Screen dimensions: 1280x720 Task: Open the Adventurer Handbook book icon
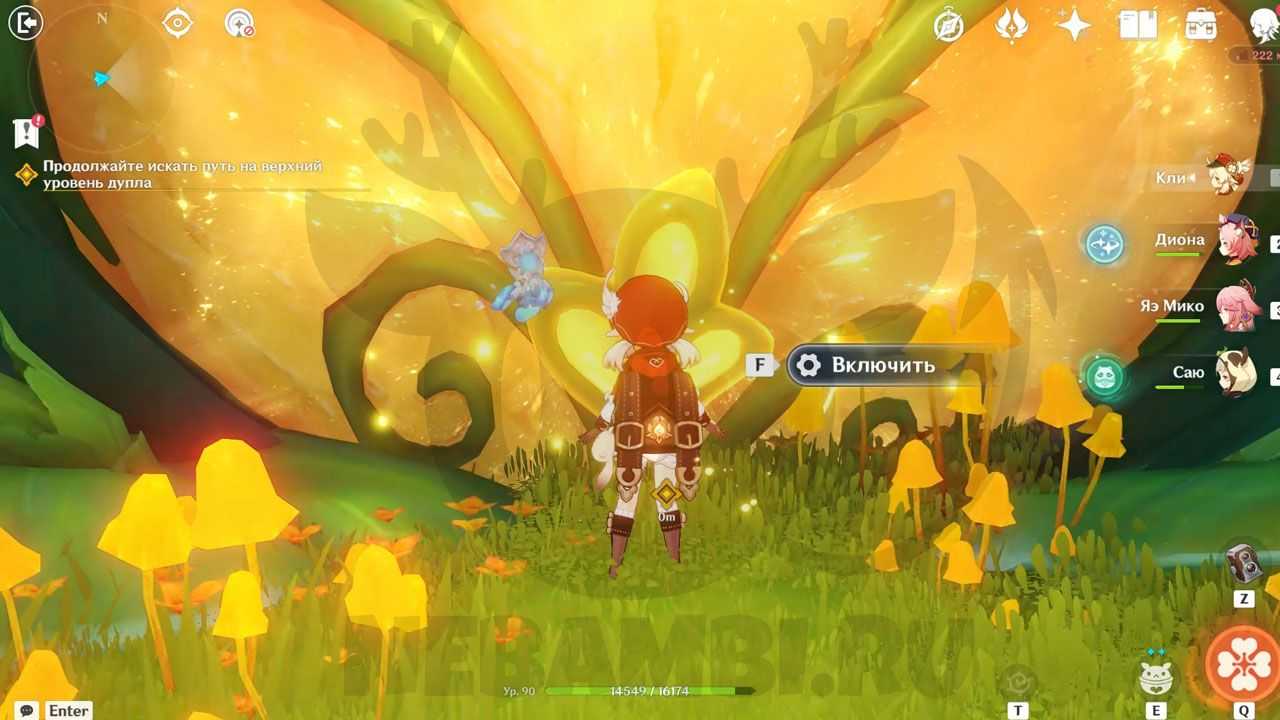(x=1138, y=25)
